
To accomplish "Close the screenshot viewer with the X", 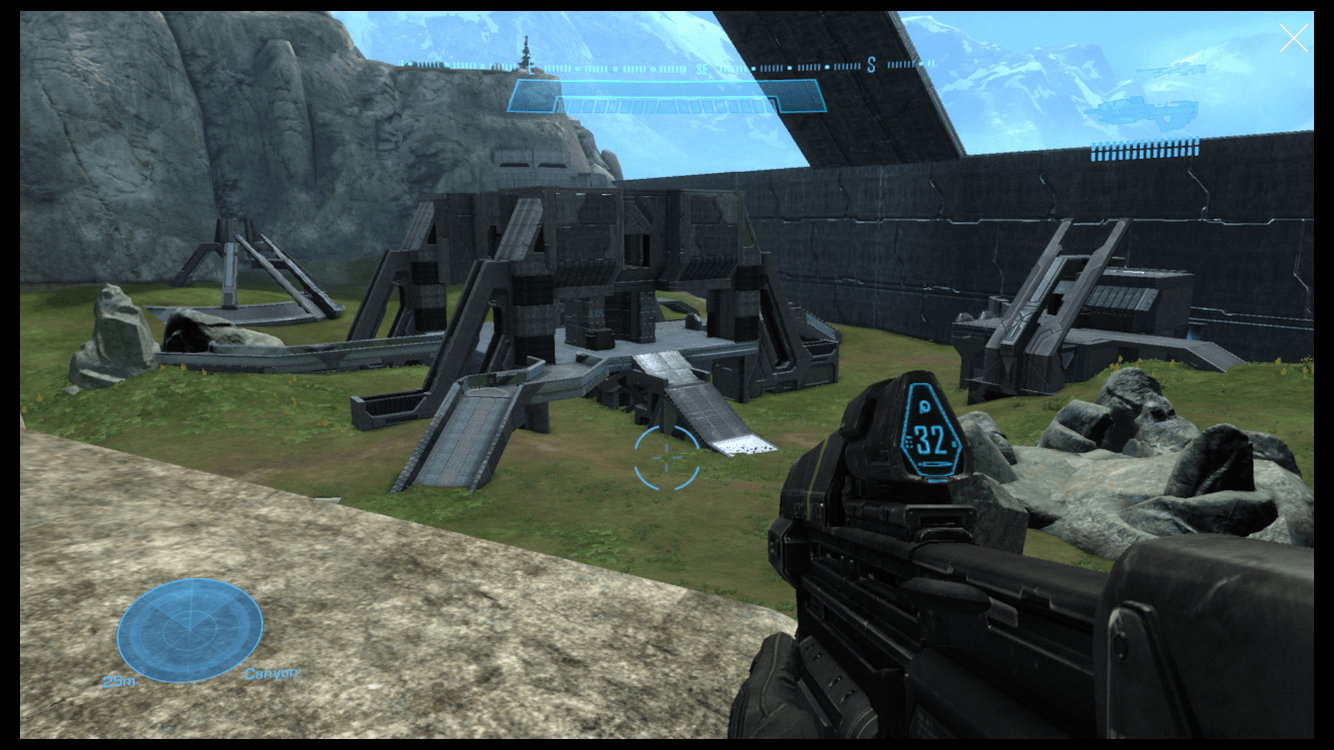I will (1293, 39).
